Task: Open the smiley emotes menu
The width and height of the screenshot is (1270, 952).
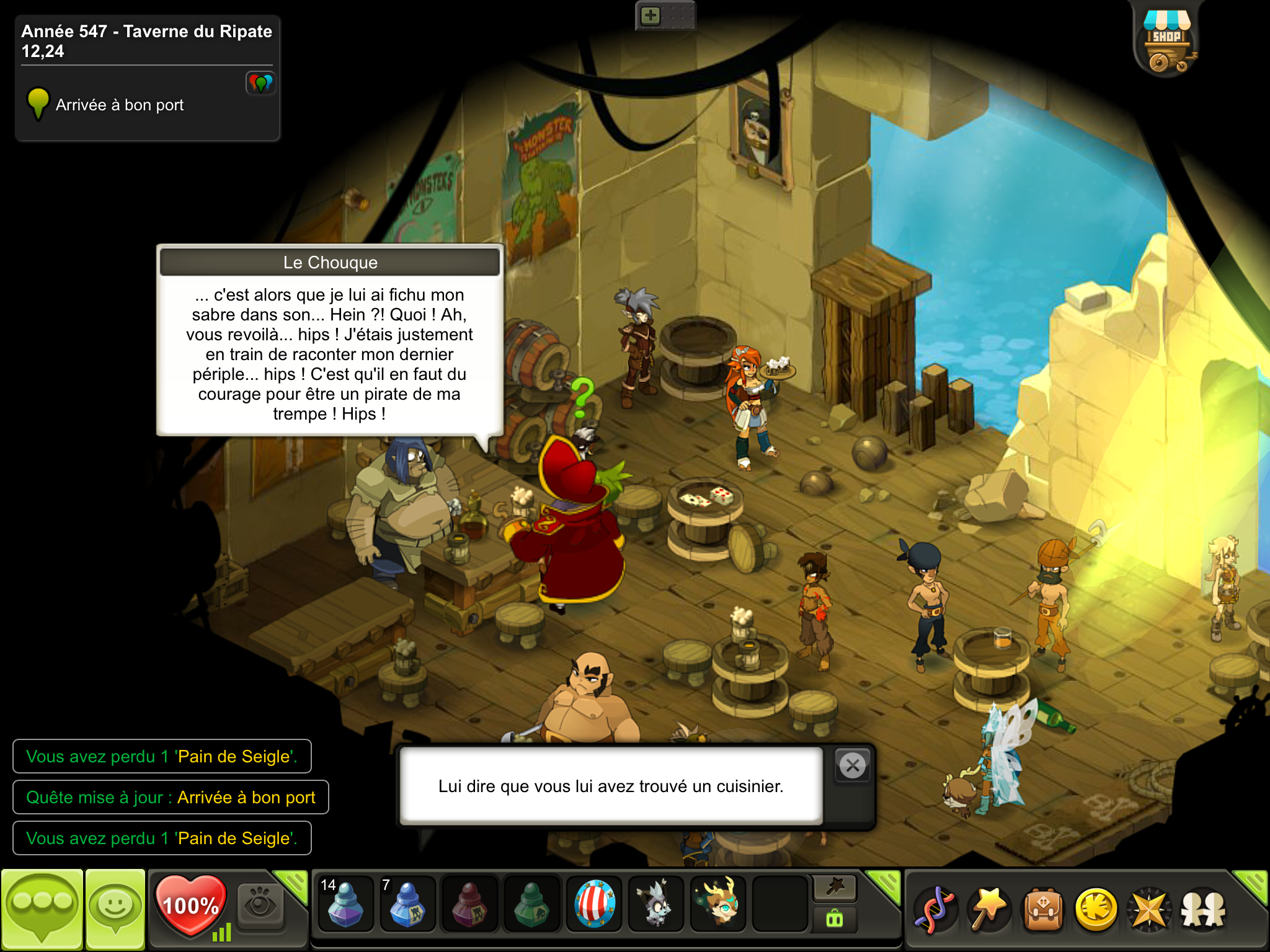Action: 115,909
